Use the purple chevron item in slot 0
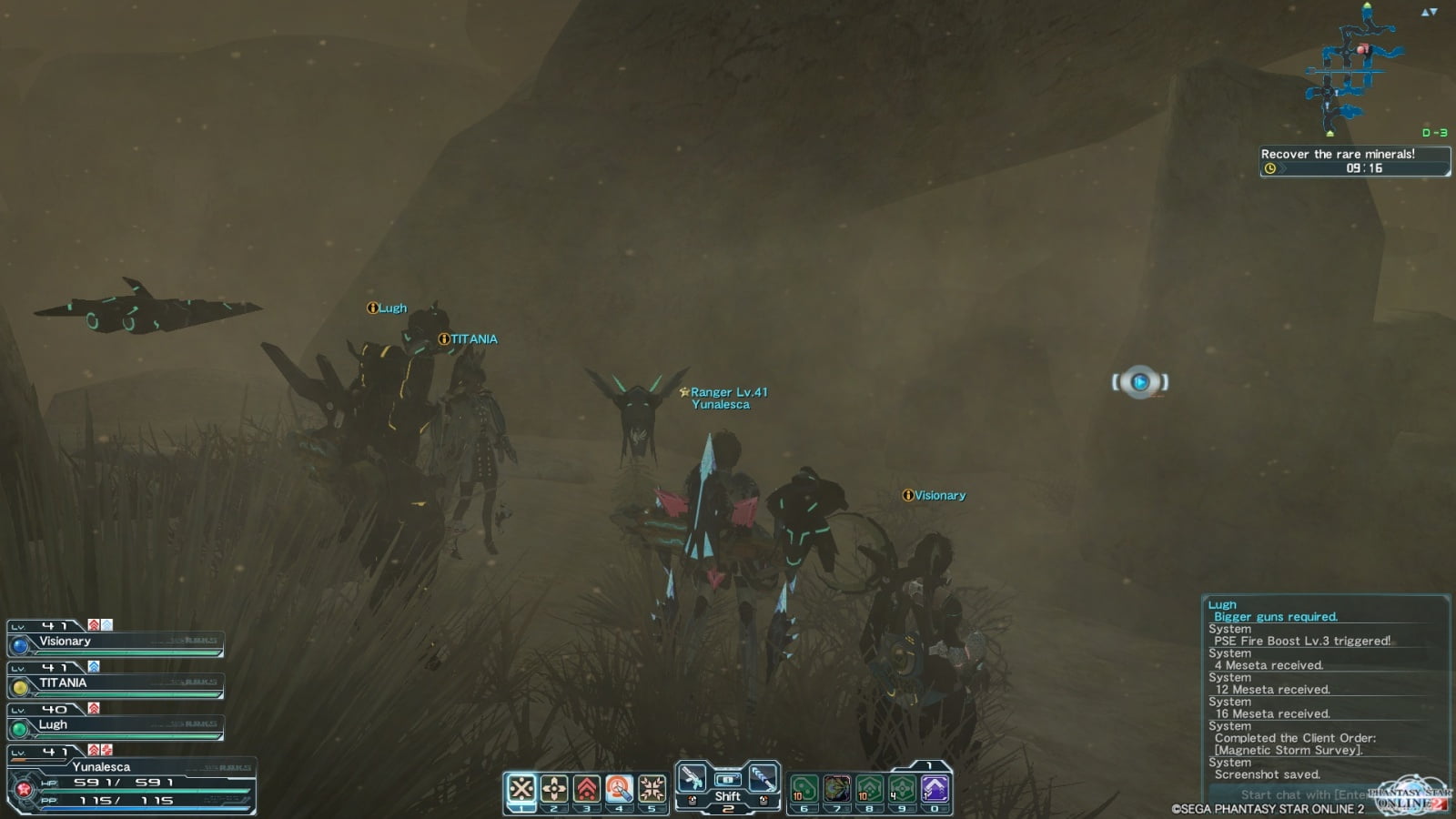The image size is (1456, 819). [x=935, y=788]
